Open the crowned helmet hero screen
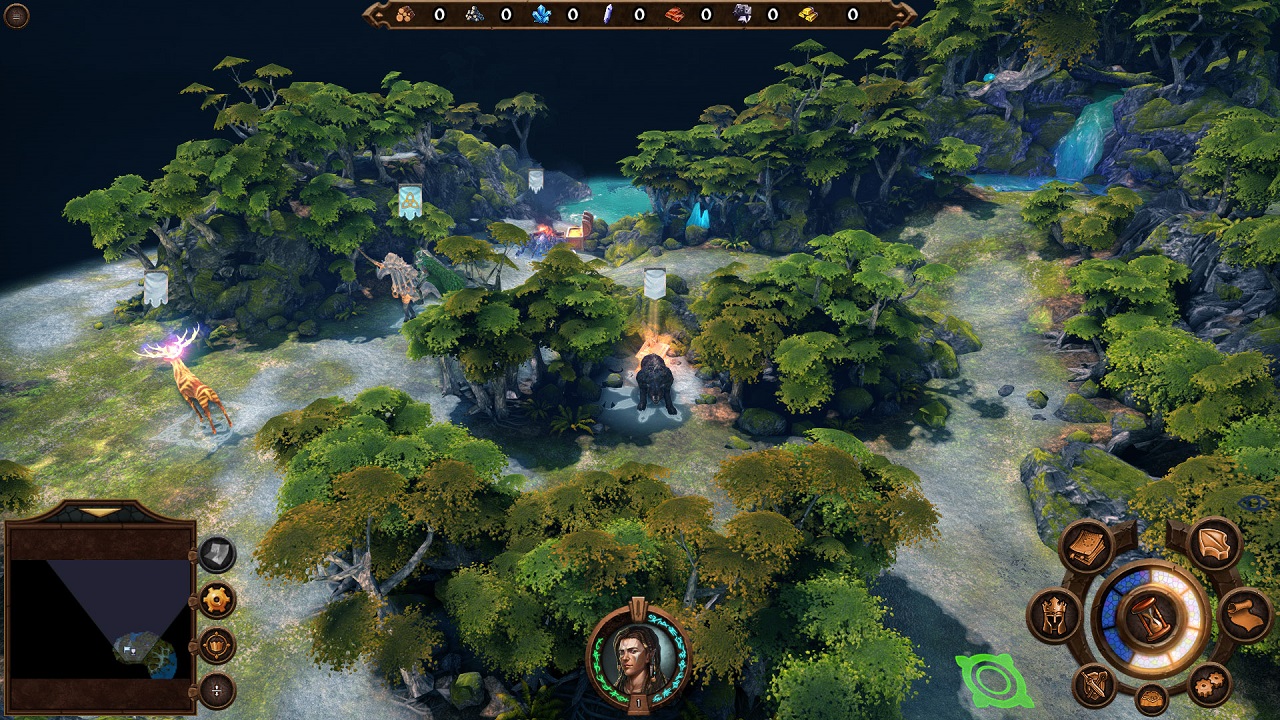 [x=1056, y=615]
